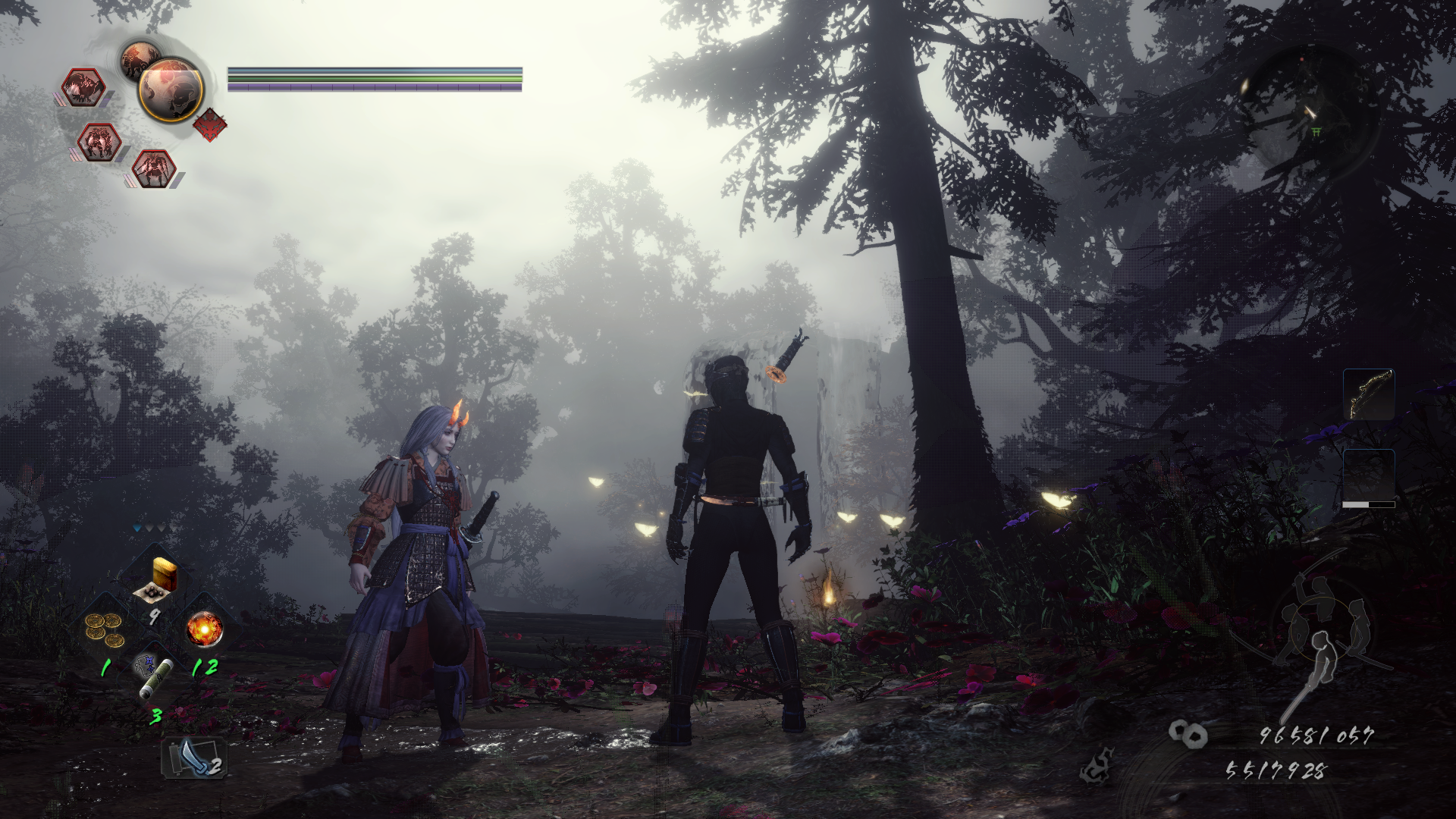1456x819 pixels.
Task: Click the red Anima diamond icon
Action: [x=211, y=123]
